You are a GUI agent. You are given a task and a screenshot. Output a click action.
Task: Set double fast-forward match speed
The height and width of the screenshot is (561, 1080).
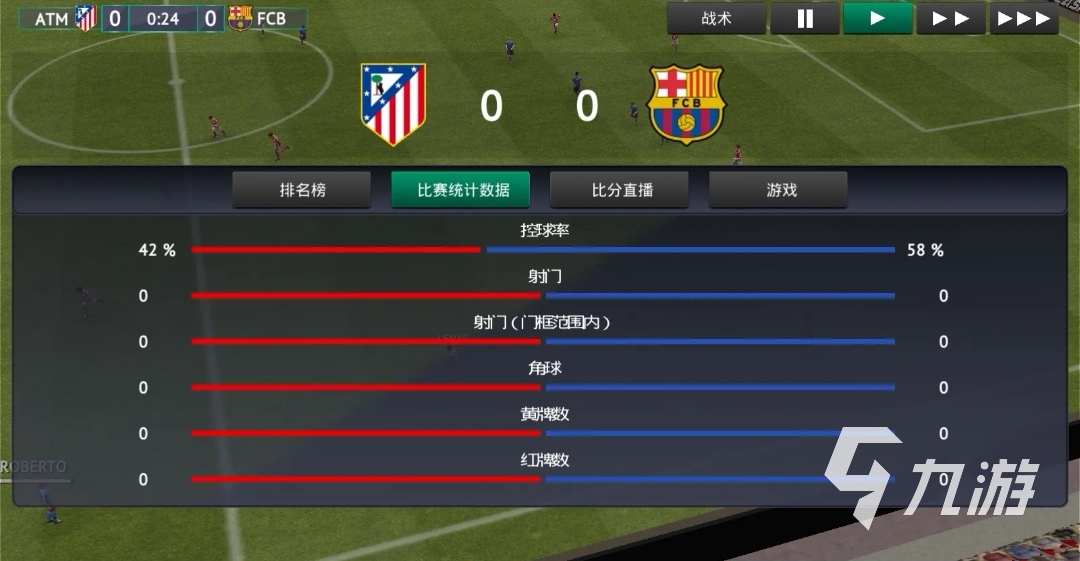click(950, 18)
